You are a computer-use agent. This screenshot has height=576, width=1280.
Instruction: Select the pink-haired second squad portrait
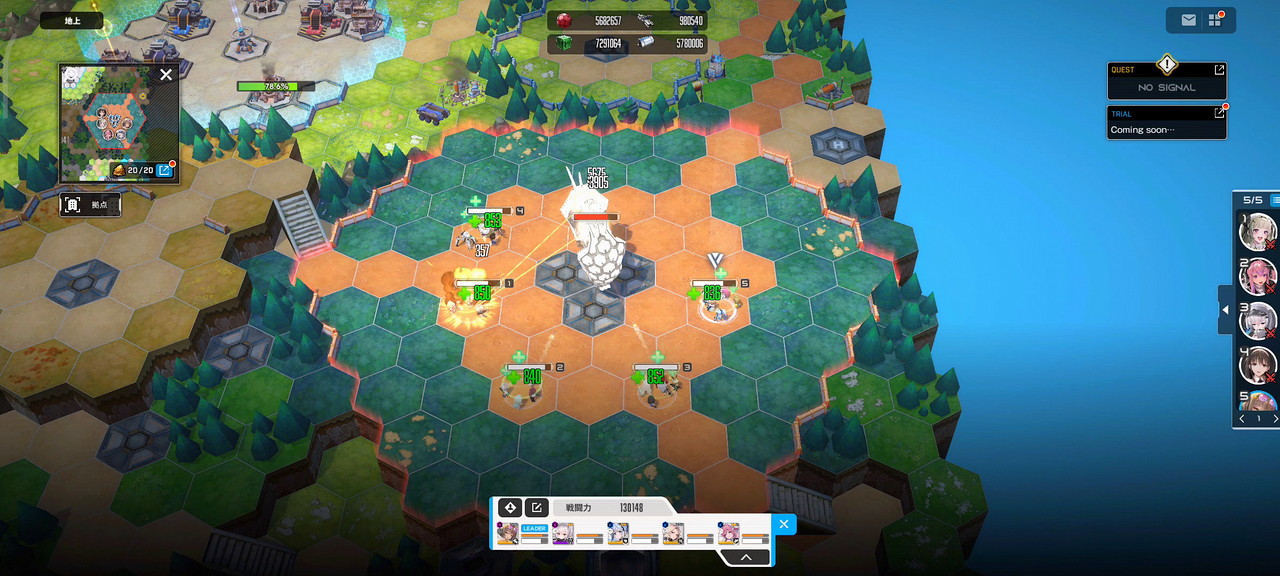[x=1257, y=275]
